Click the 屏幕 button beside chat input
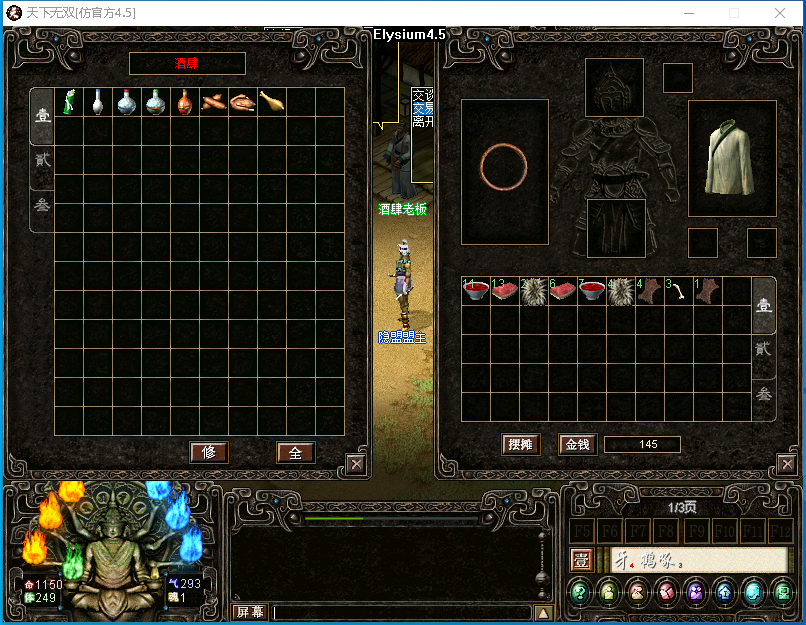Image resolution: width=806 pixels, height=625 pixels. click(x=249, y=612)
